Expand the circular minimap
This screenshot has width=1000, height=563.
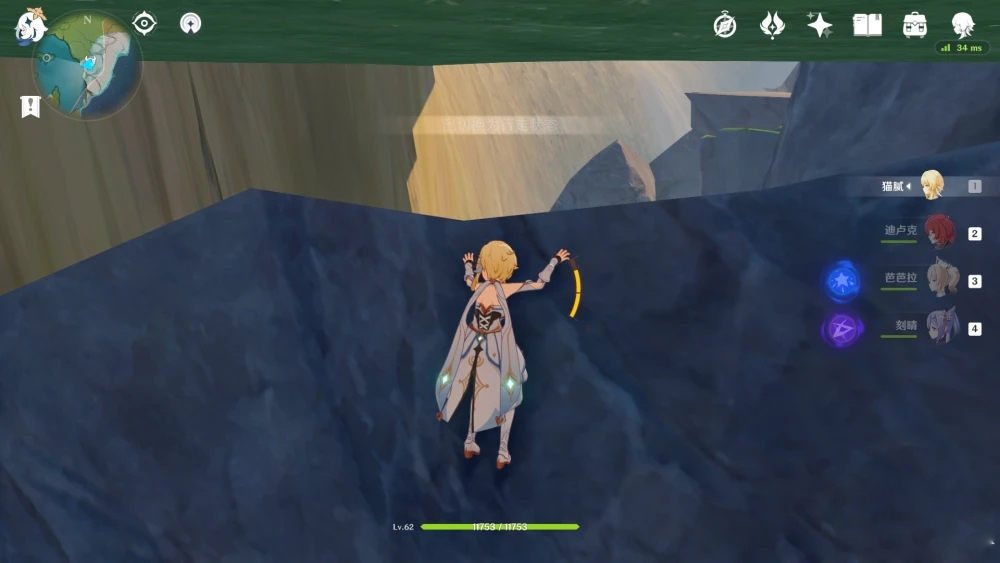86,68
